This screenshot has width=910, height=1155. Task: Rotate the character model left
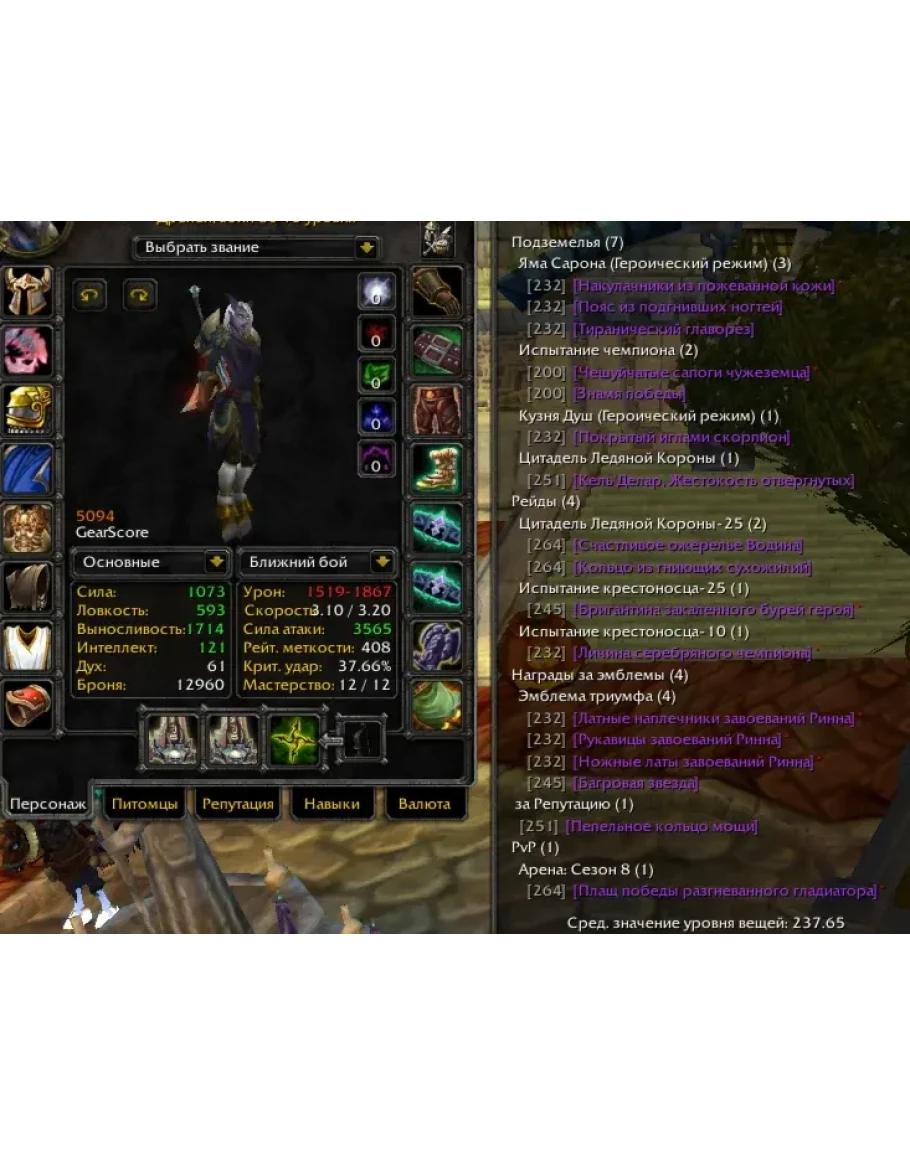pos(89,294)
